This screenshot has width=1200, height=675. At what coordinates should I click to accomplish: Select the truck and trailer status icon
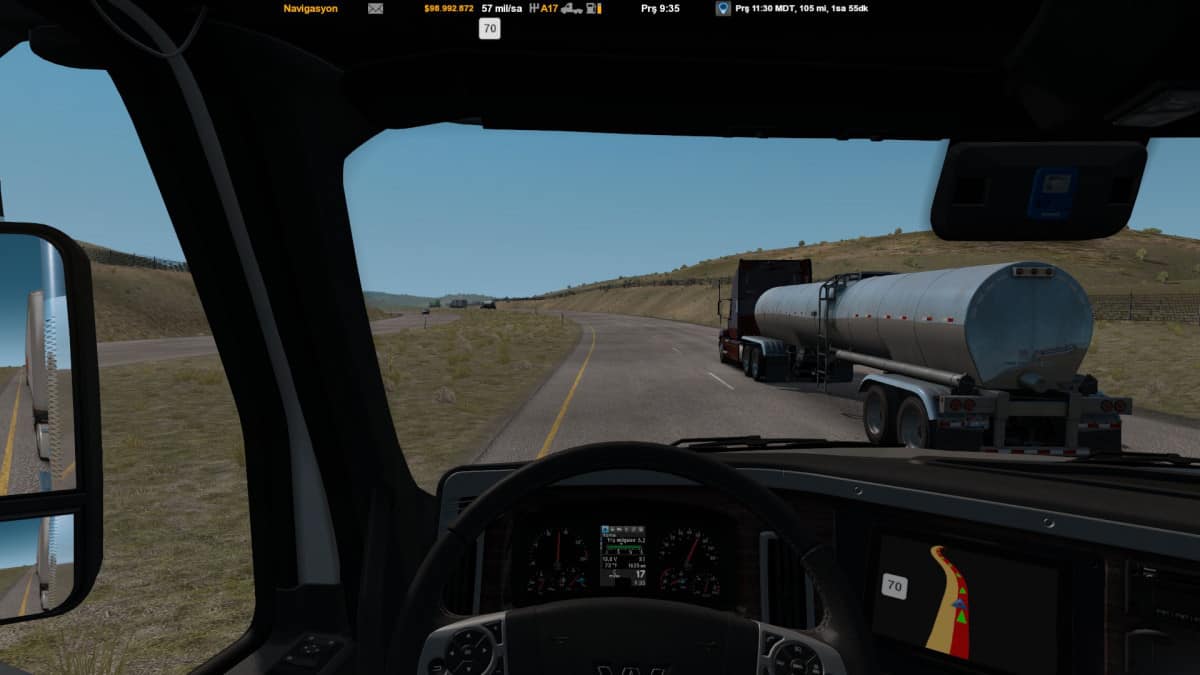[572, 8]
